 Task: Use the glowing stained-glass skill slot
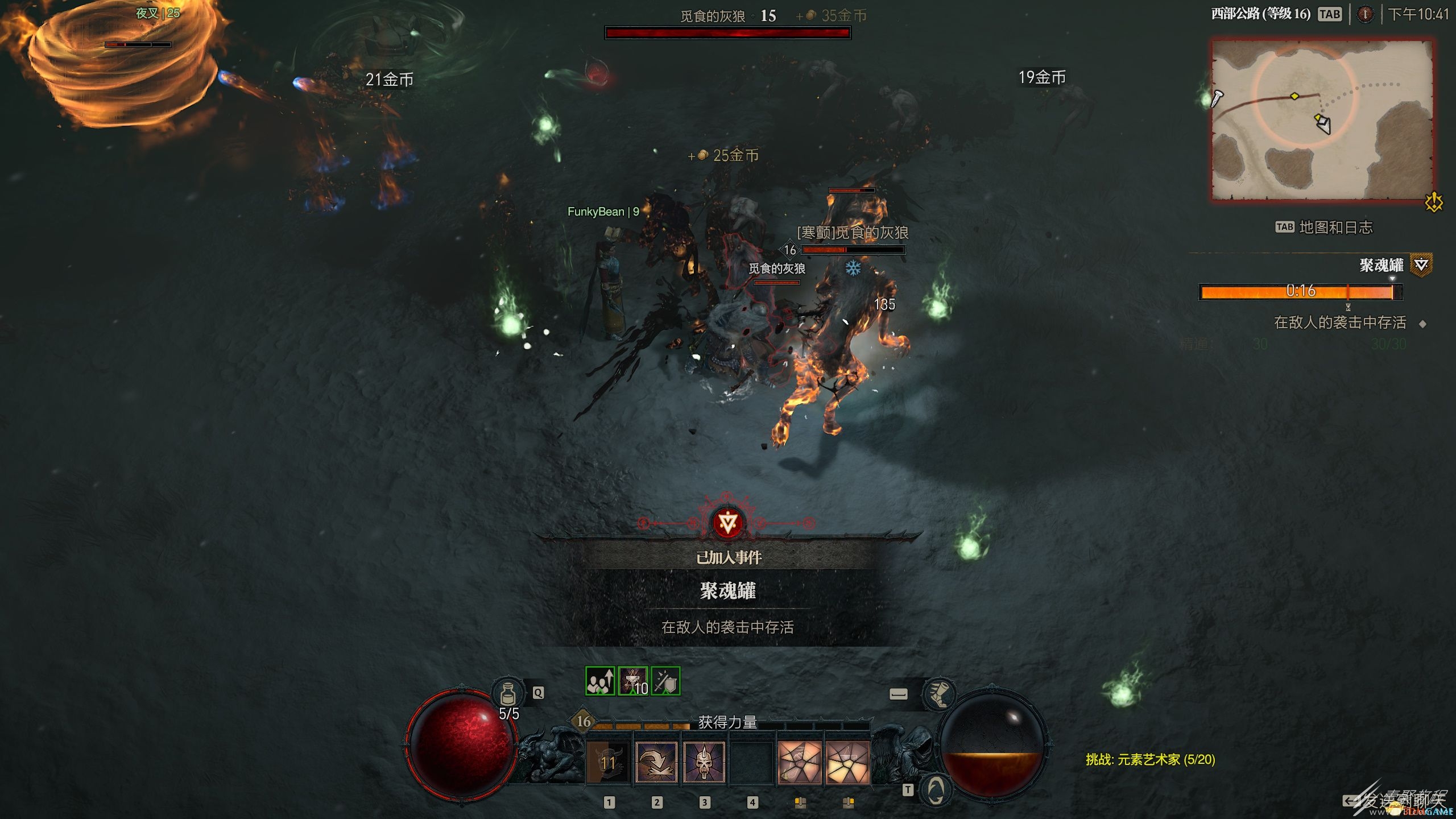(x=847, y=762)
